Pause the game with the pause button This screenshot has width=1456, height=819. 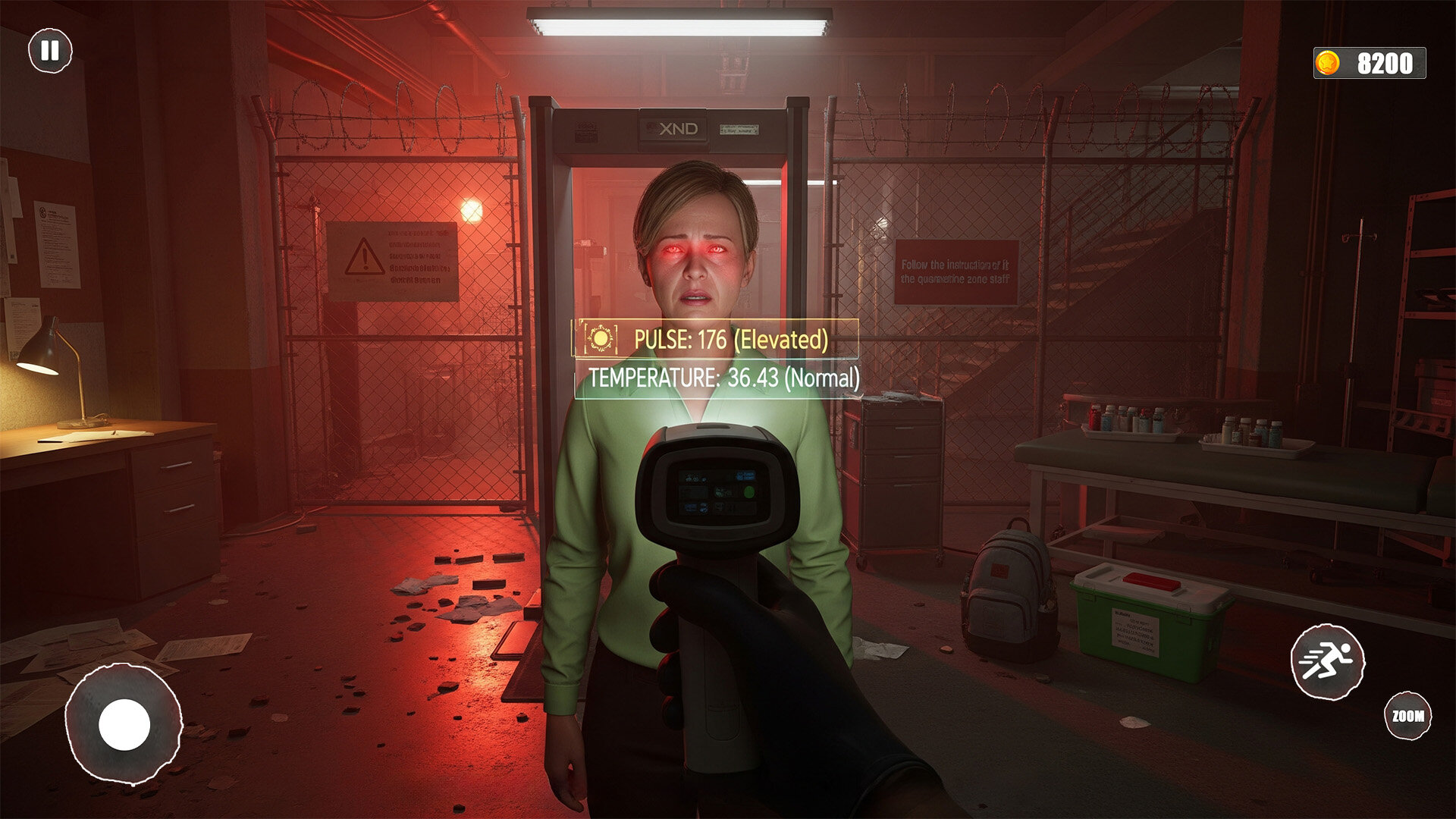[50, 51]
